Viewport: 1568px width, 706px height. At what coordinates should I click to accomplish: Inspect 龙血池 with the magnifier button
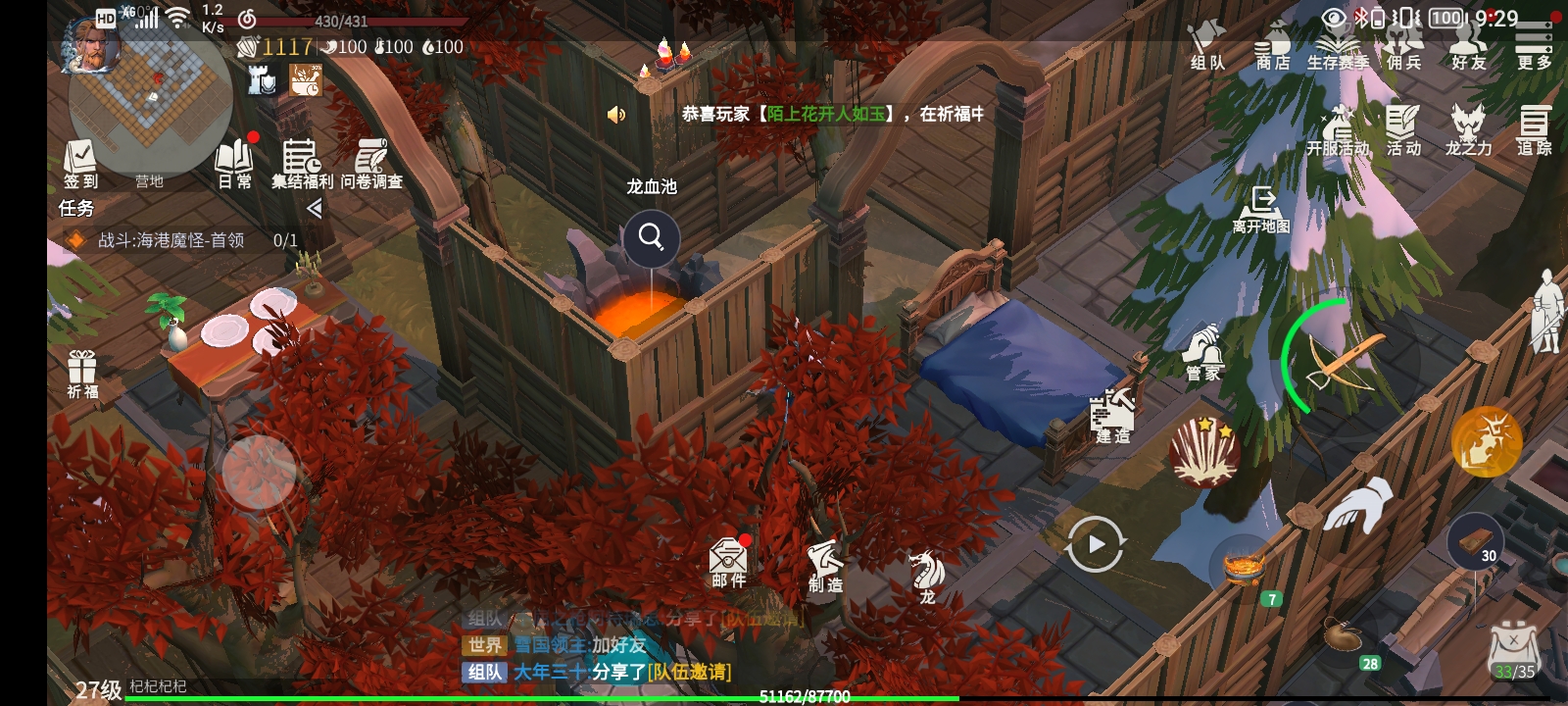point(651,236)
